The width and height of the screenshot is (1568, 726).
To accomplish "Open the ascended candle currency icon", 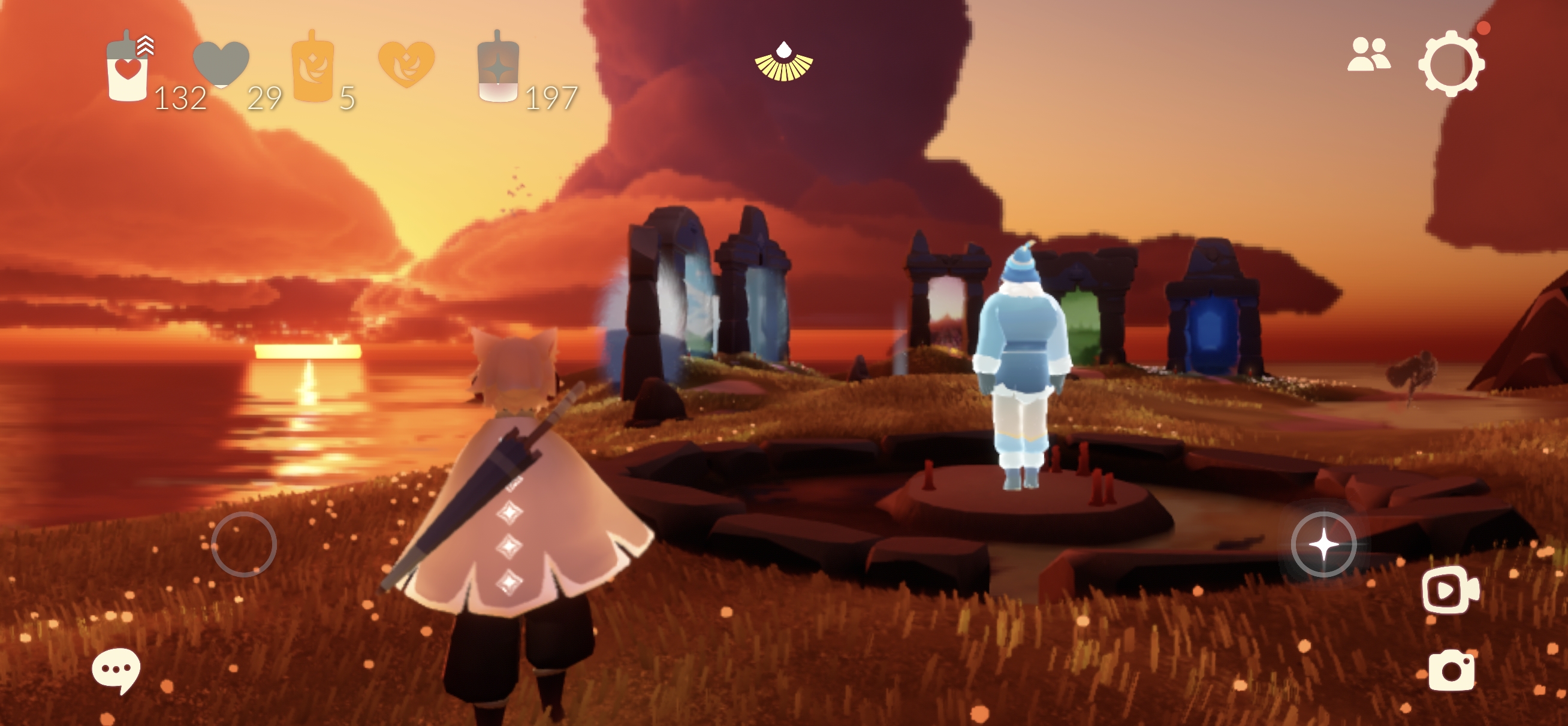I will (498, 68).
